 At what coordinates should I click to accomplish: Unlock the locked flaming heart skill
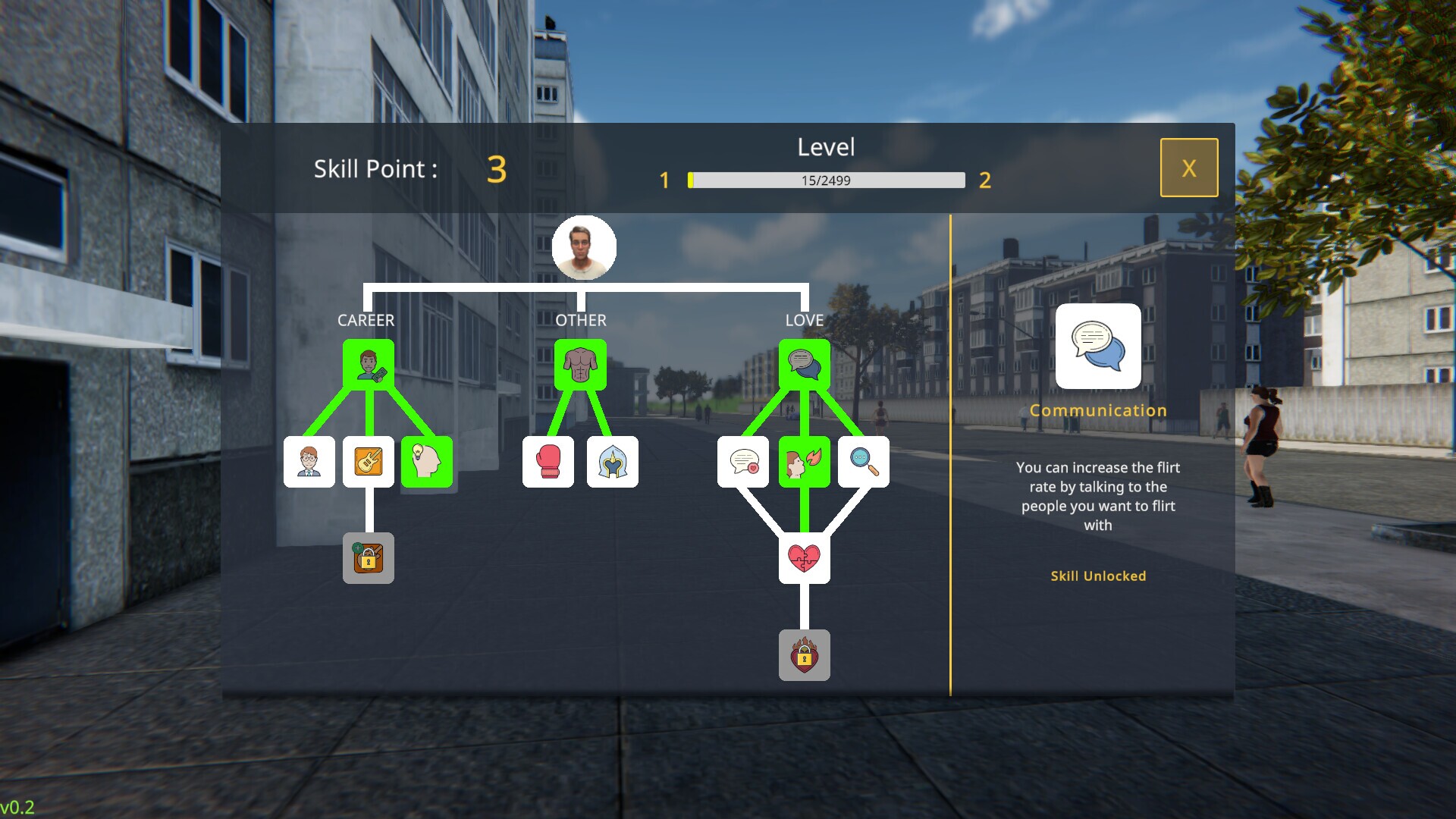805,655
